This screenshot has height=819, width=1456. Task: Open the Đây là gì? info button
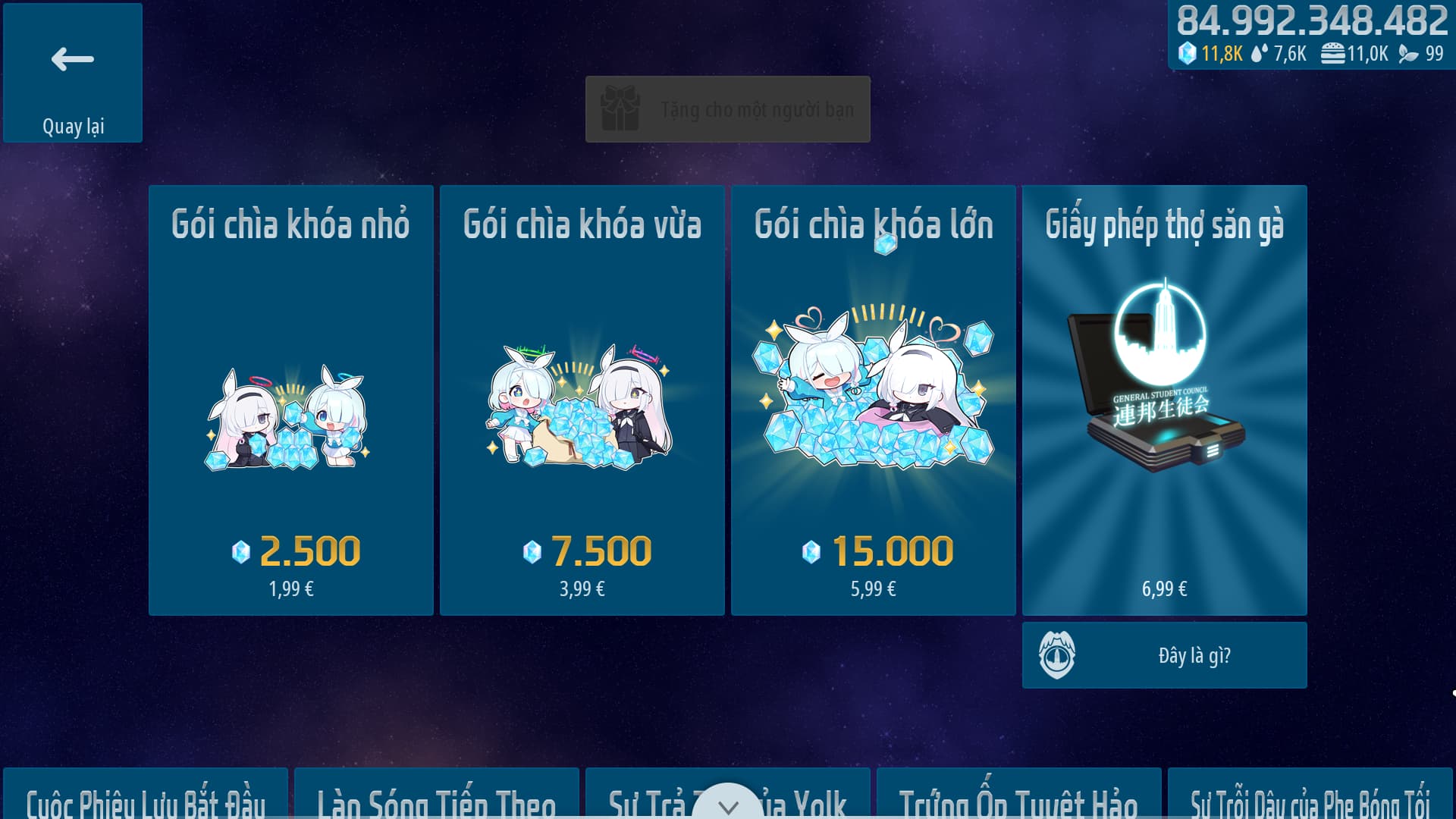1164,655
